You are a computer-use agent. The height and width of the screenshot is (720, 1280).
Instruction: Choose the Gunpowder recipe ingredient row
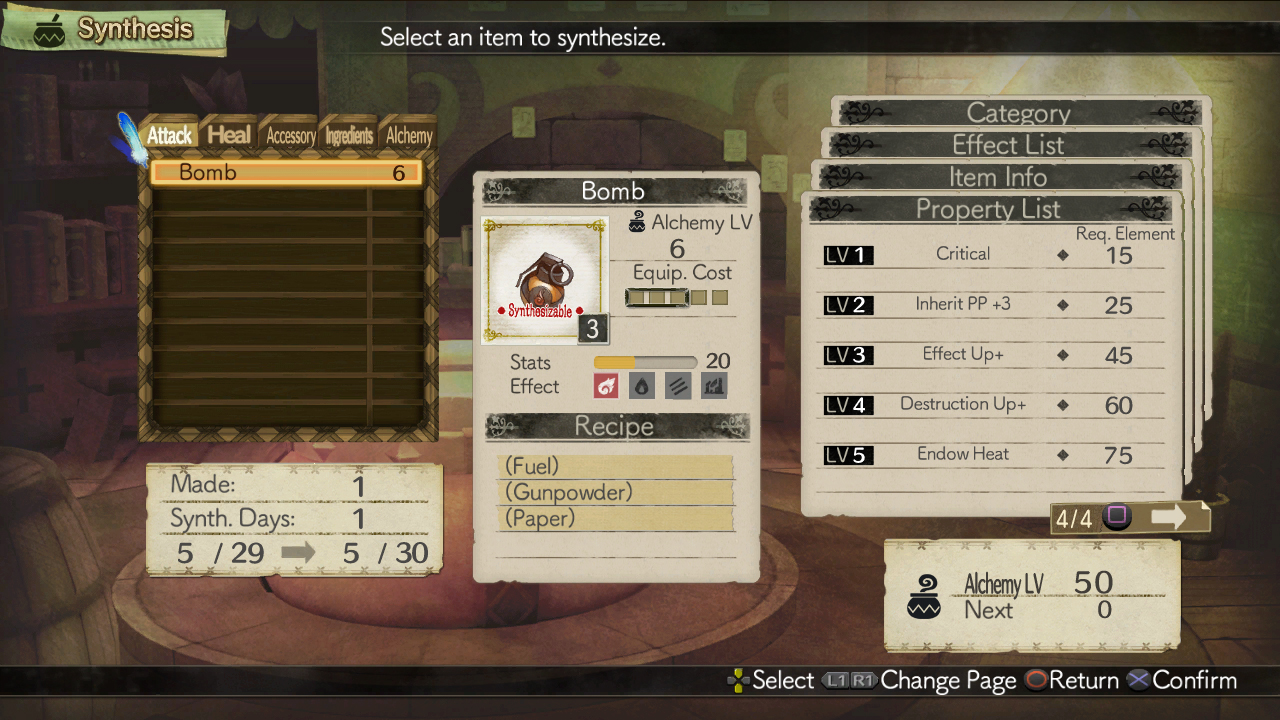click(615, 493)
